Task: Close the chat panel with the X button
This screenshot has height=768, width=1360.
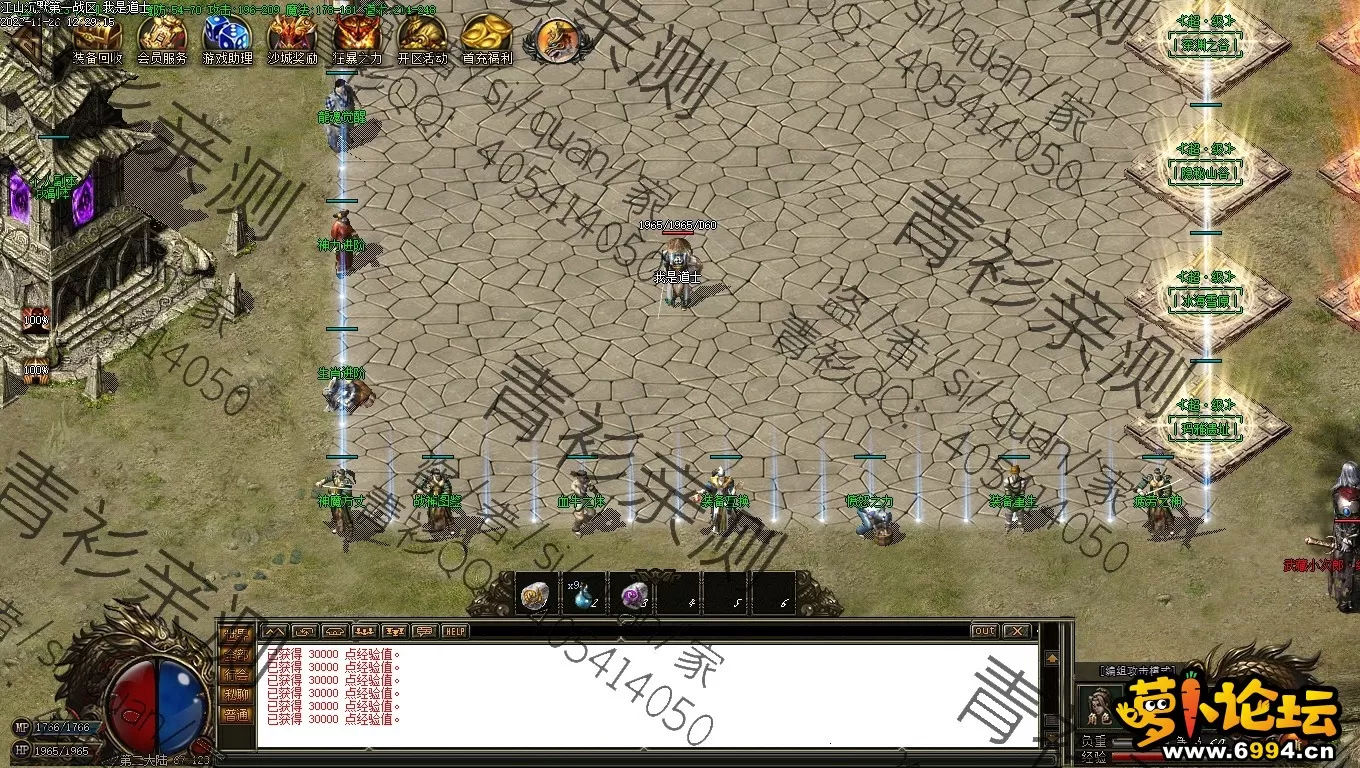Action: [x=1017, y=631]
